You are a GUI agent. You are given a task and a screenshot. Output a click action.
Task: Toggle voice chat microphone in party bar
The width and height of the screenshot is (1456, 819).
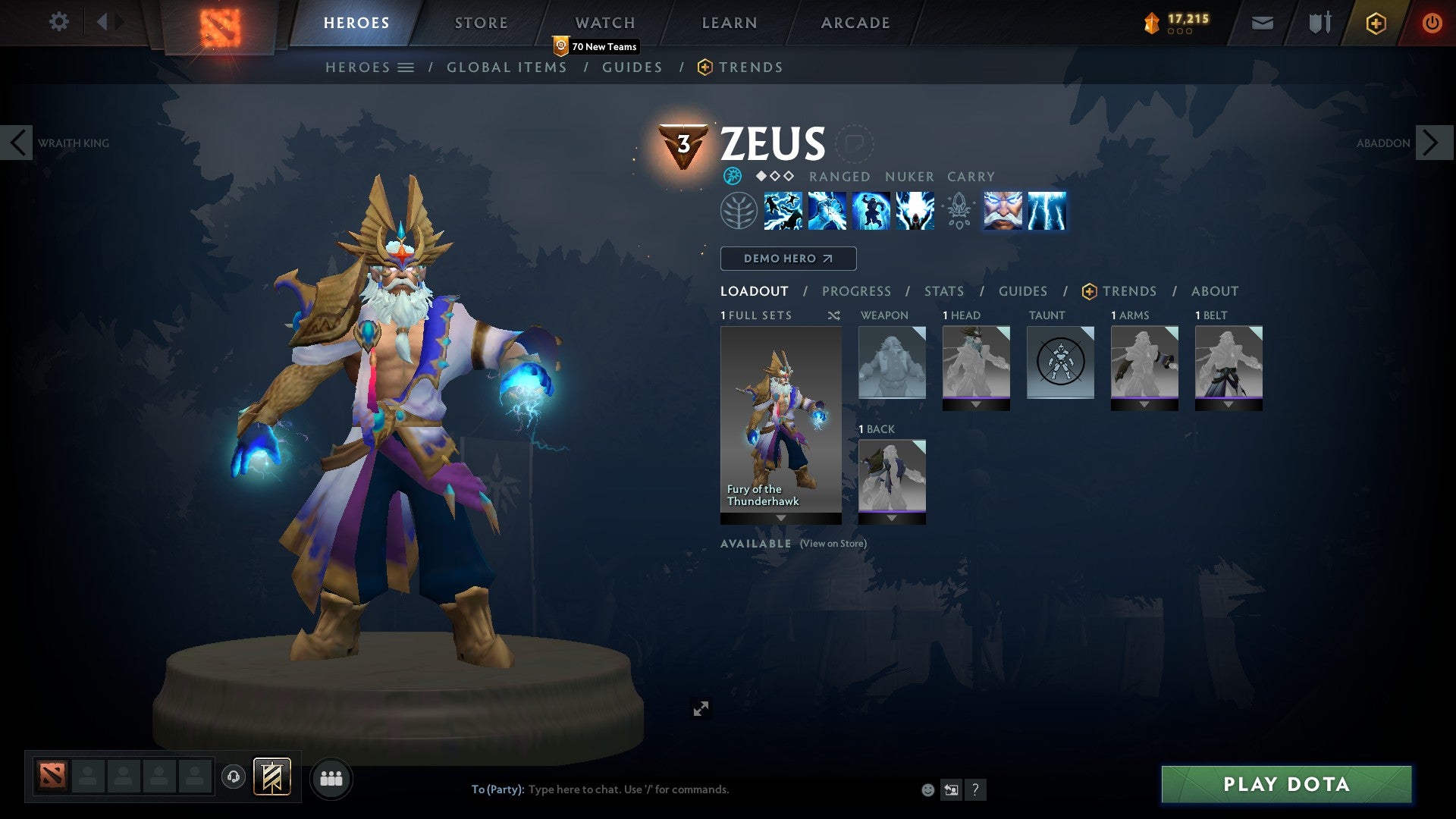click(x=233, y=778)
